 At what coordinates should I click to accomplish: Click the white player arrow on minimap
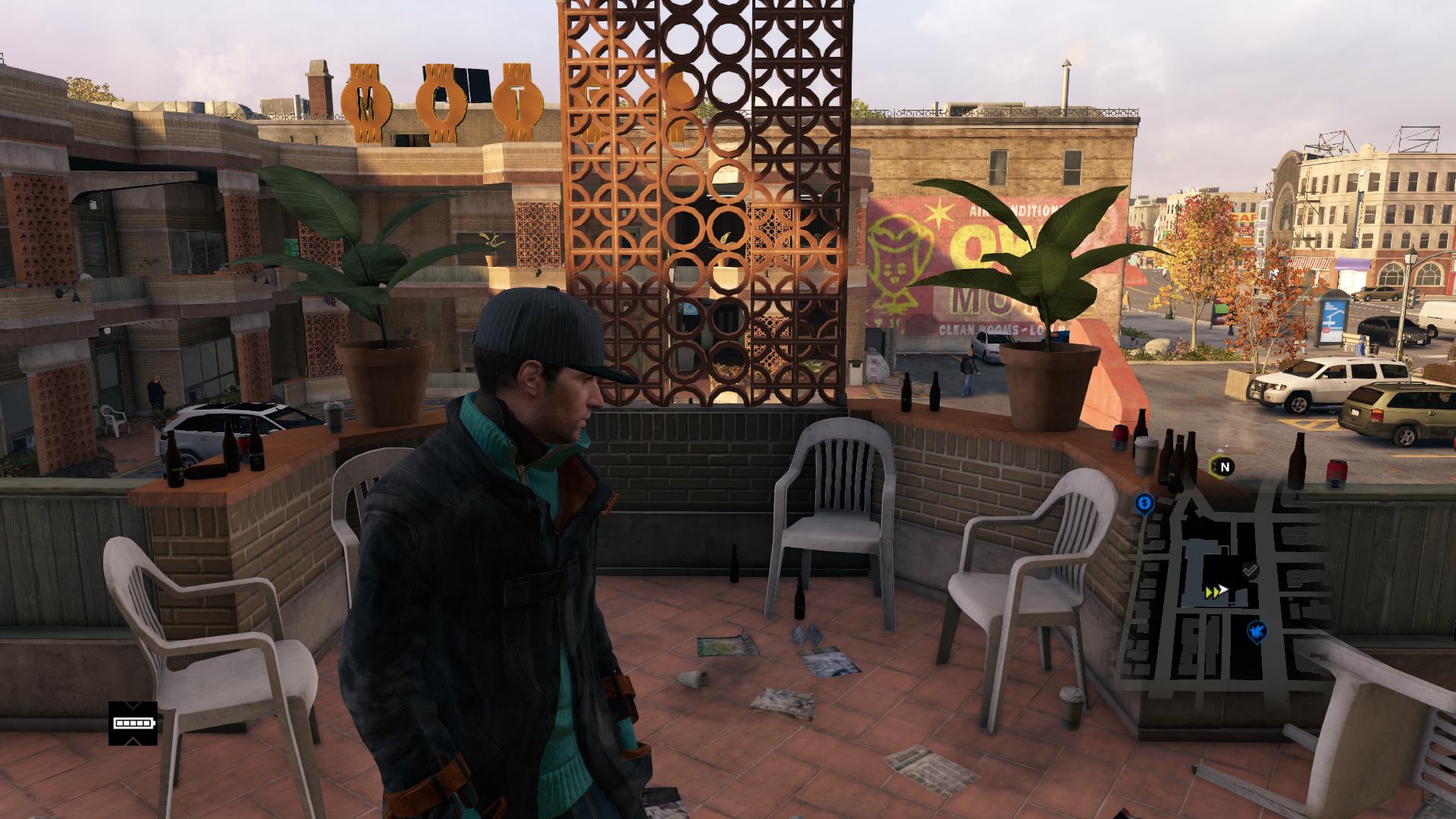pos(1222,590)
